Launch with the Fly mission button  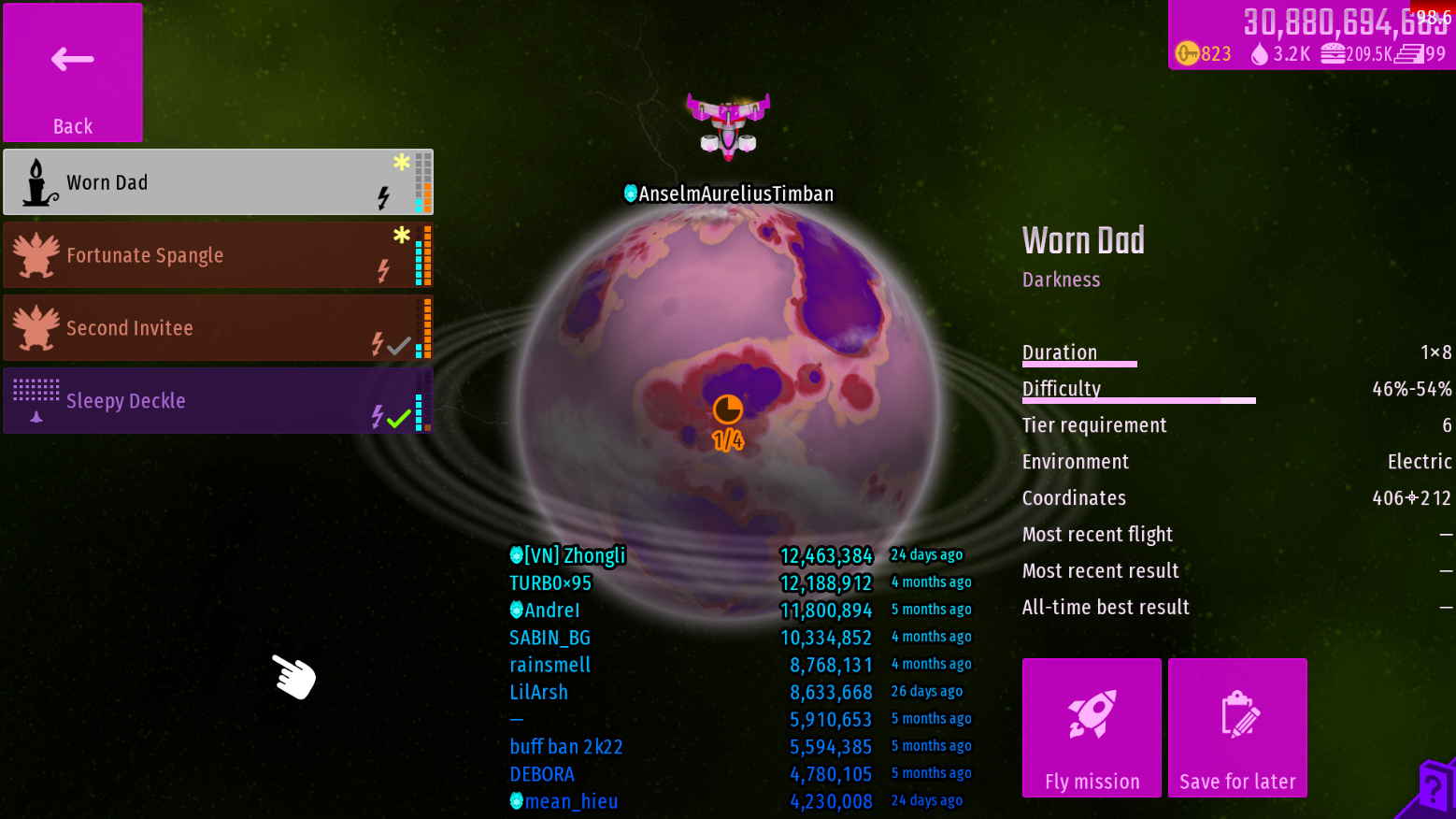click(1092, 727)
